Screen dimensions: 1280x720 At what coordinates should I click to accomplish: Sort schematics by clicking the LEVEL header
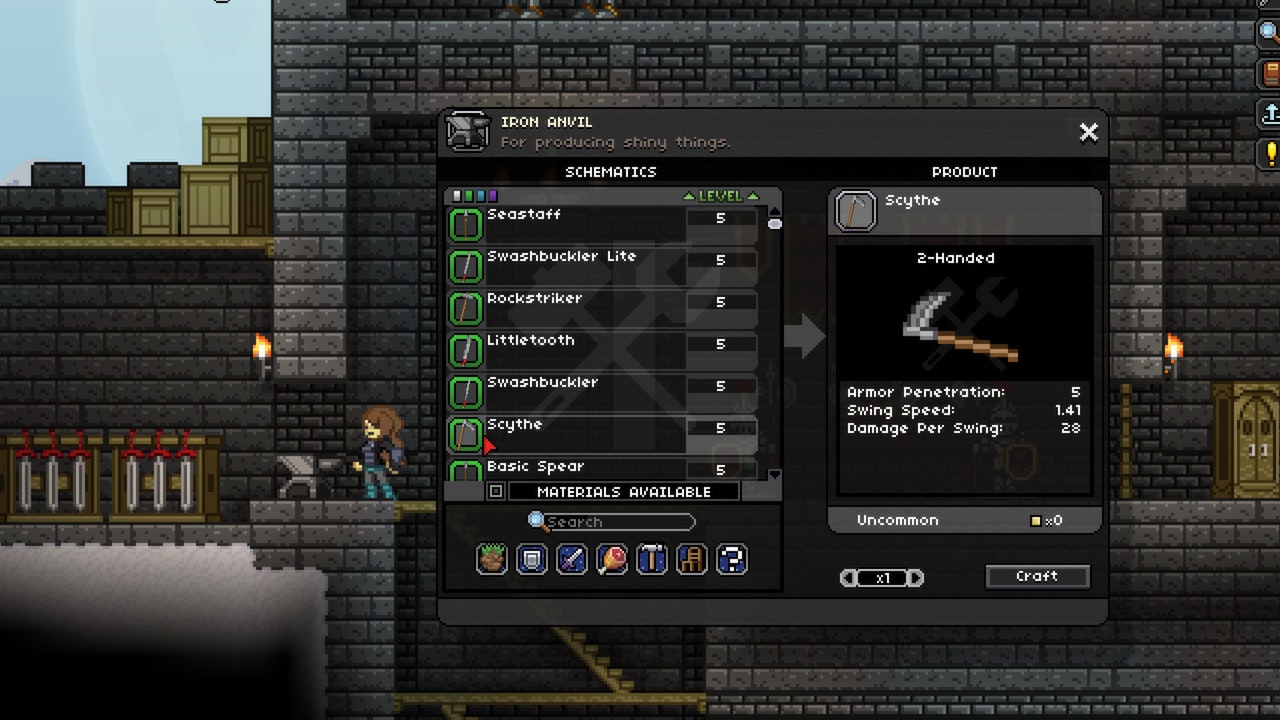[722, 196]
